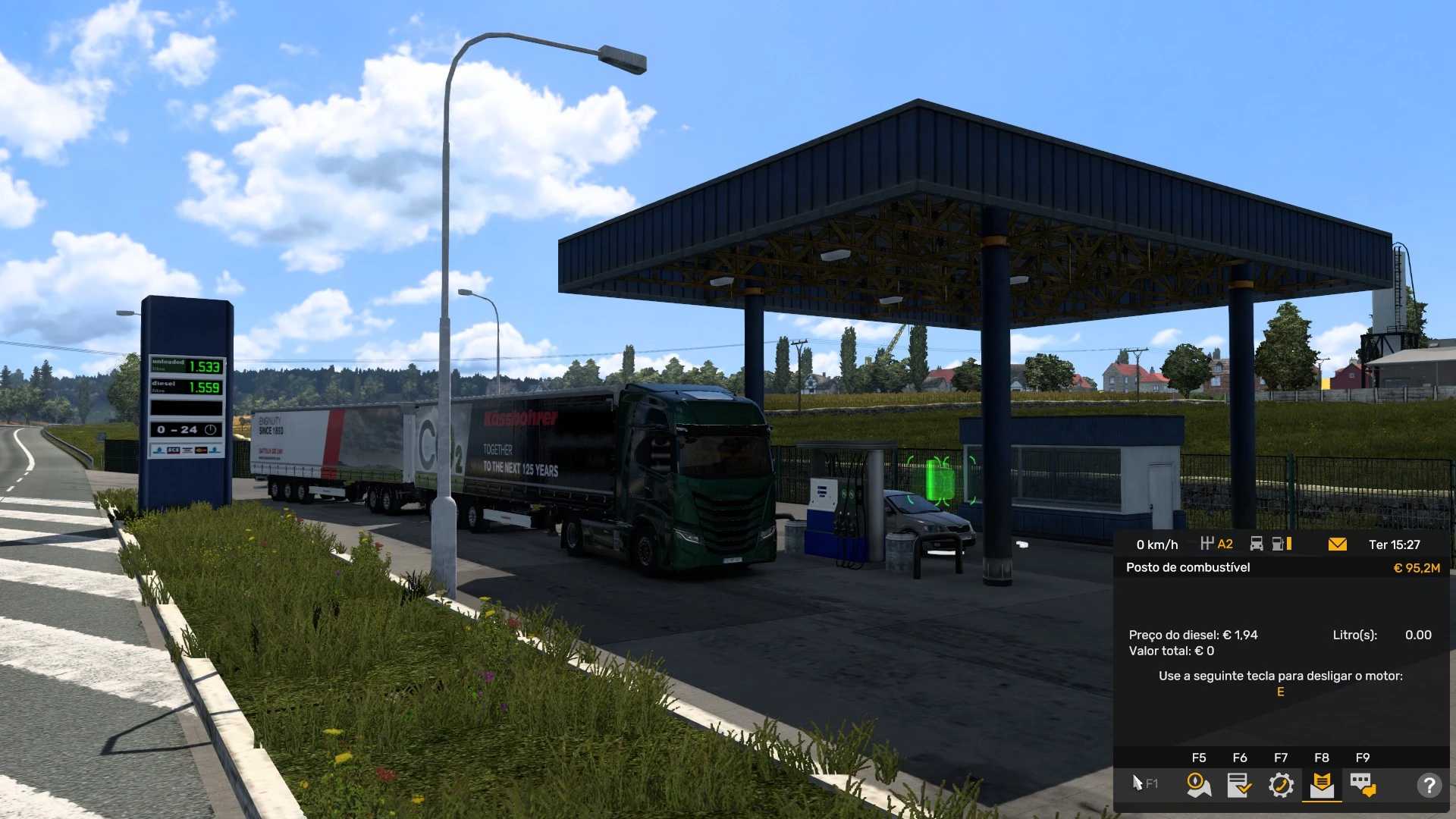Click the mouse cursor mode icon

1139,783
